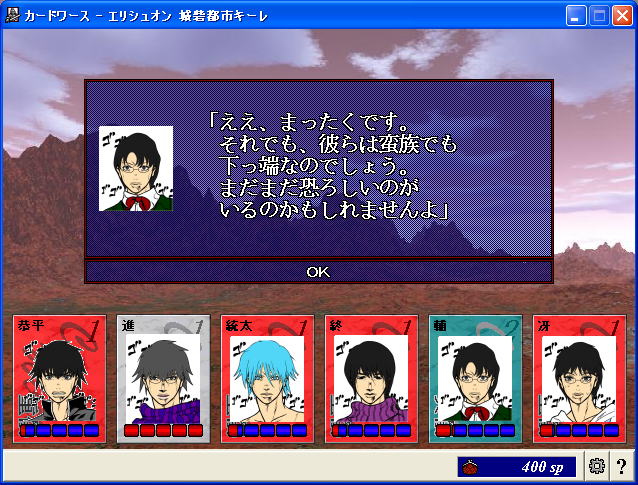Select the 冴 character card
Viewport: 638px width, 485px height.
[x=579, y=378]
